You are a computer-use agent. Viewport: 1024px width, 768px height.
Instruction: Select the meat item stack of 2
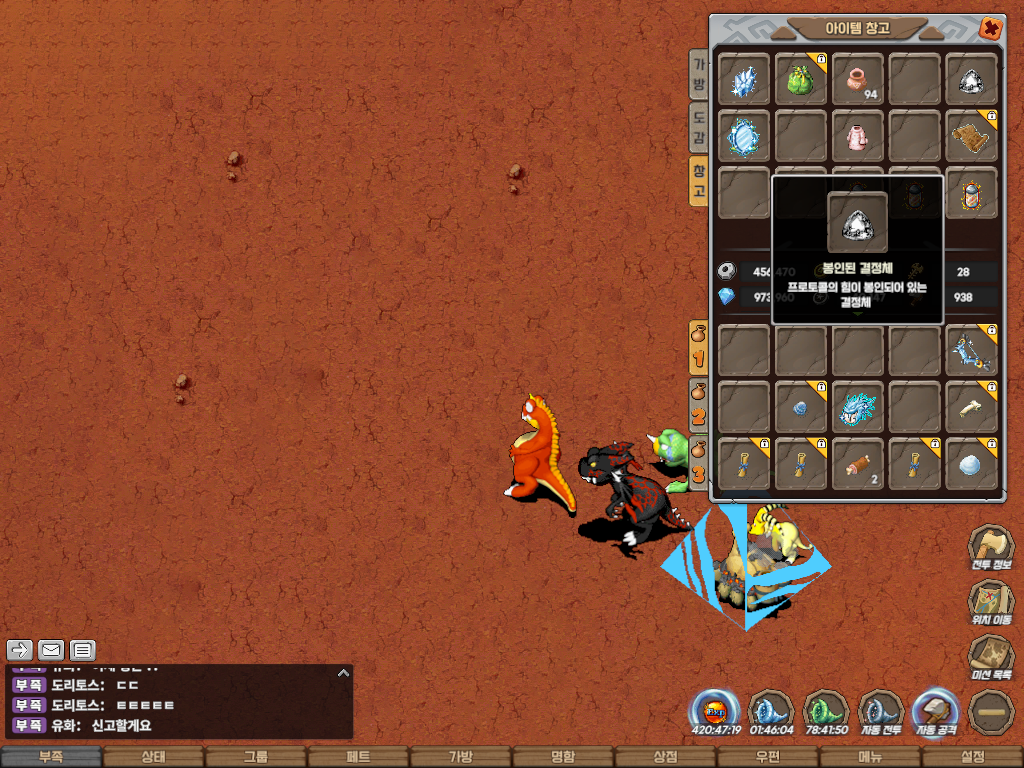(858, 464)
